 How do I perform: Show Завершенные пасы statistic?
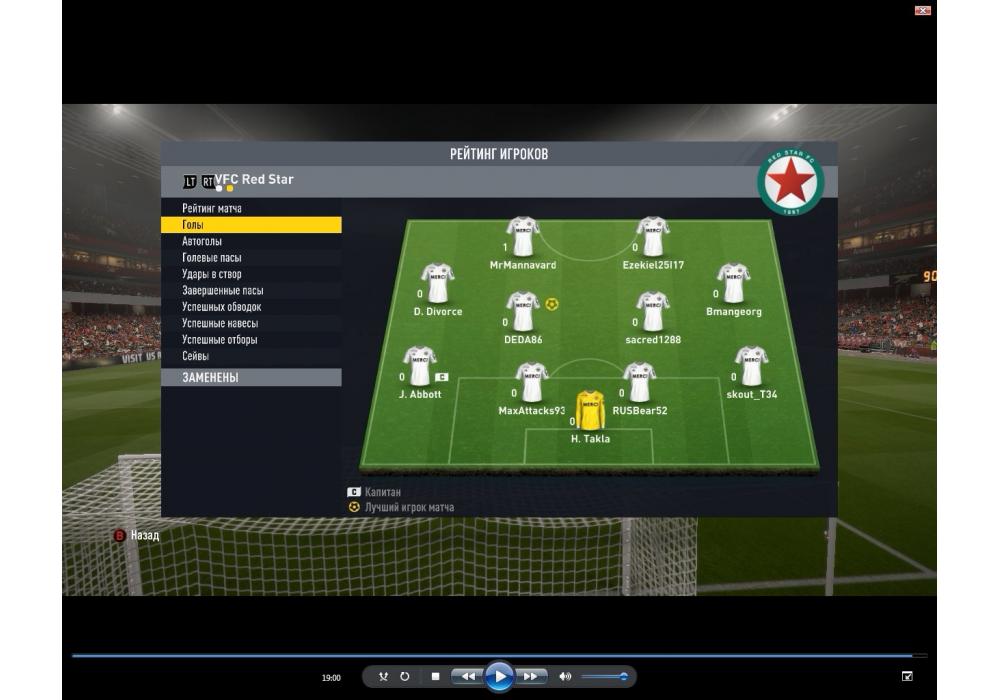tap(222, 290)
